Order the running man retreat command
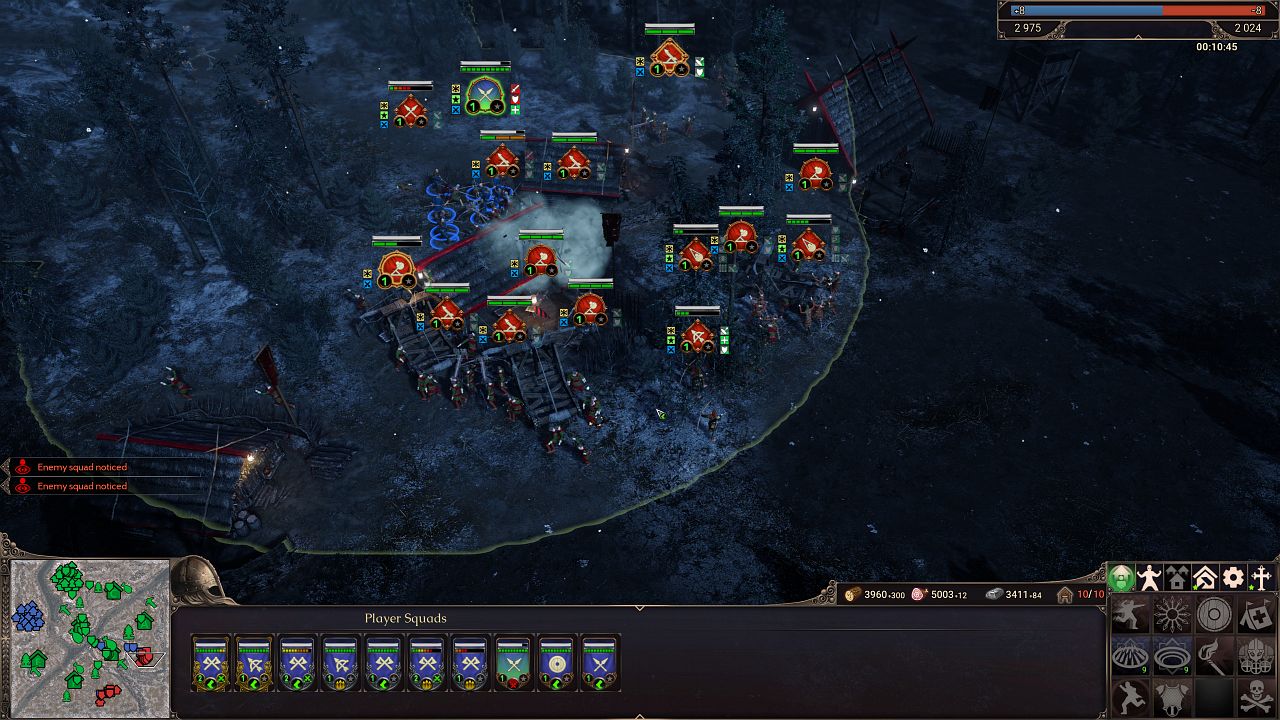 [x=1130, y=697]
